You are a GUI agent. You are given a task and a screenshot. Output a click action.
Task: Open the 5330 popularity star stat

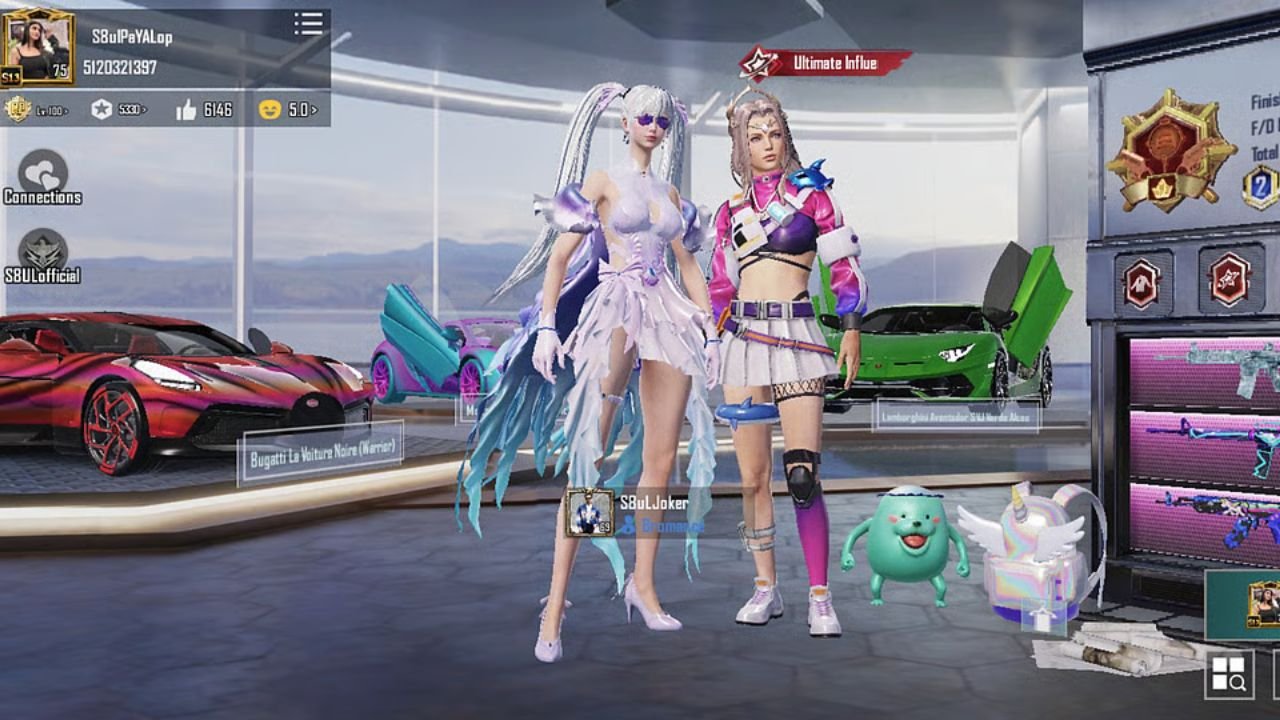[x=118, y=109]
